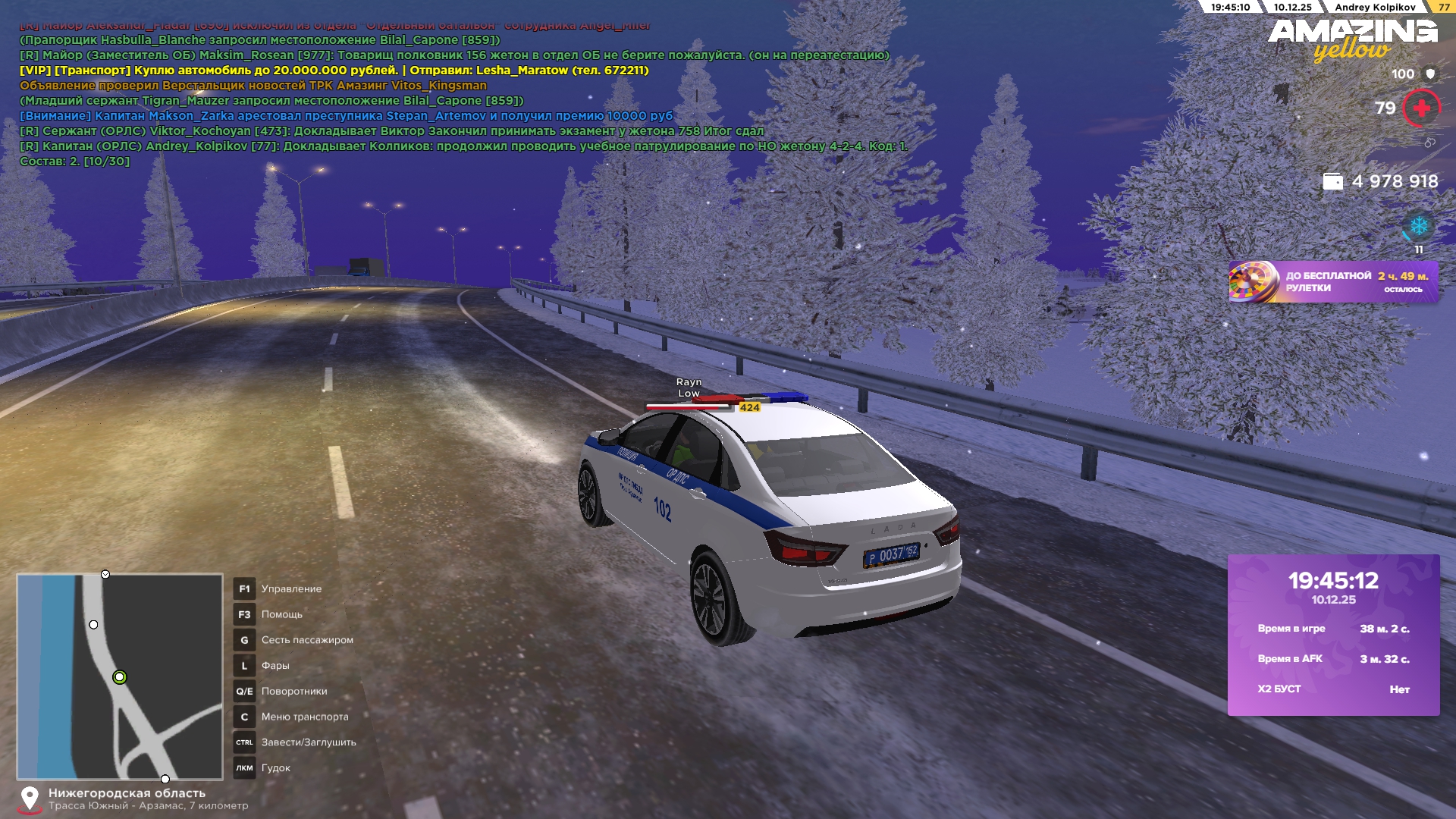
Task: Open the free roulette banner
Action: click(x=1333, y=282)
